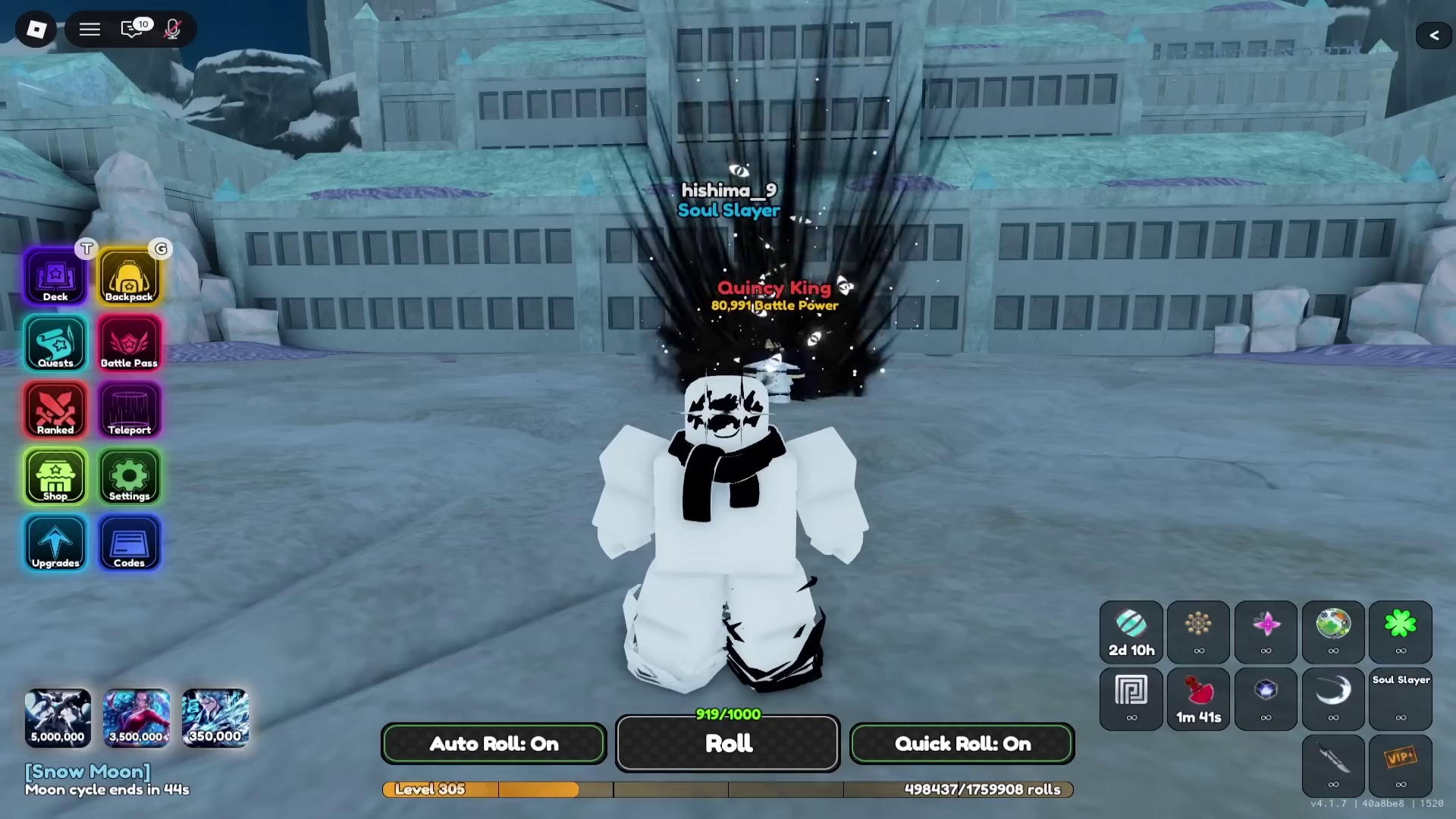This screenshot has width=1456, height=819.
Task: Open the Quests menu
Action: tap(55, 343)
